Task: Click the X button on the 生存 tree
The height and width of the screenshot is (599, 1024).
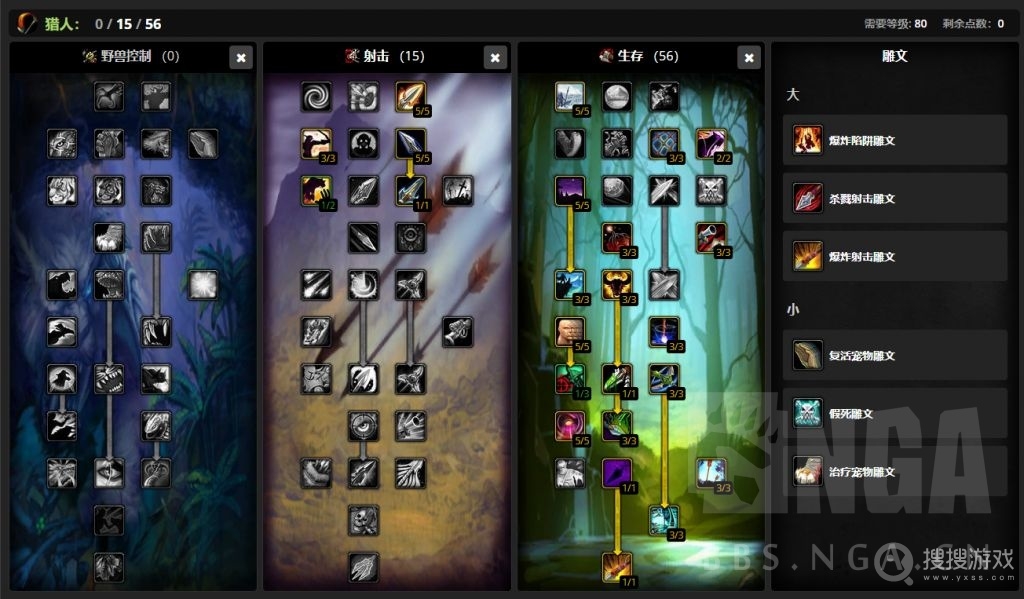Action: 749,58
